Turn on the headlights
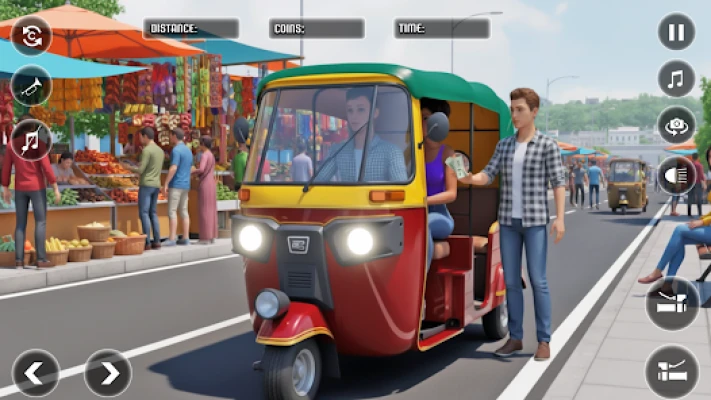The height and width of the screenshot is (400, 711). 676,175
